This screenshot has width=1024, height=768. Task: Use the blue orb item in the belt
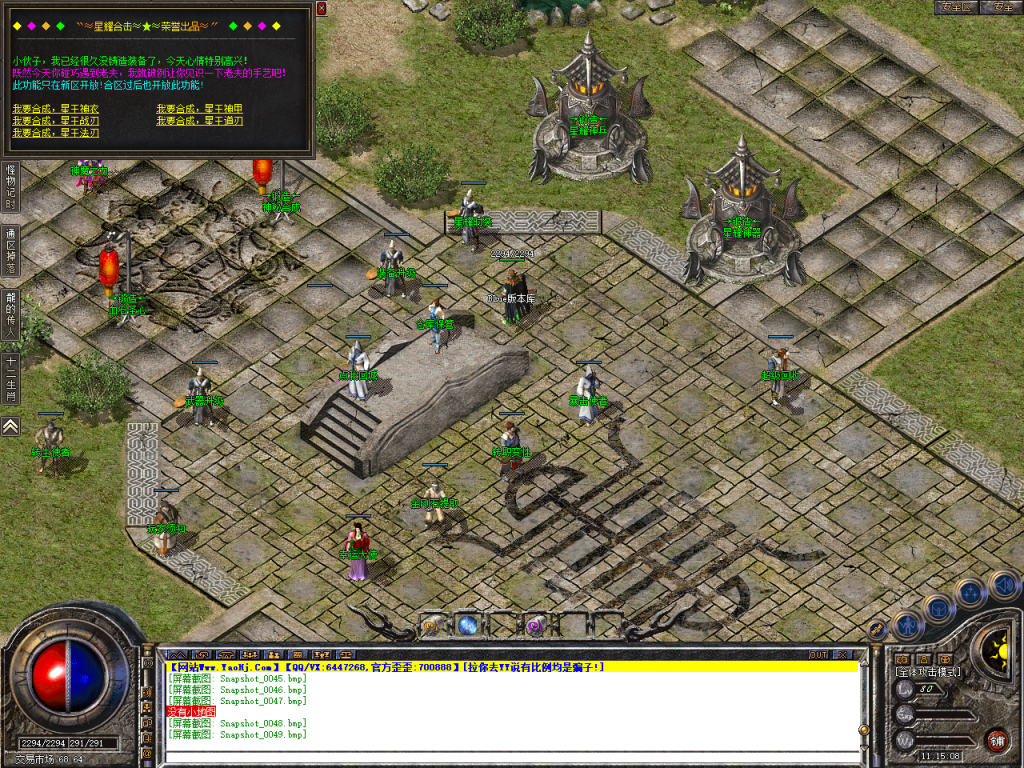pos(467,626)
